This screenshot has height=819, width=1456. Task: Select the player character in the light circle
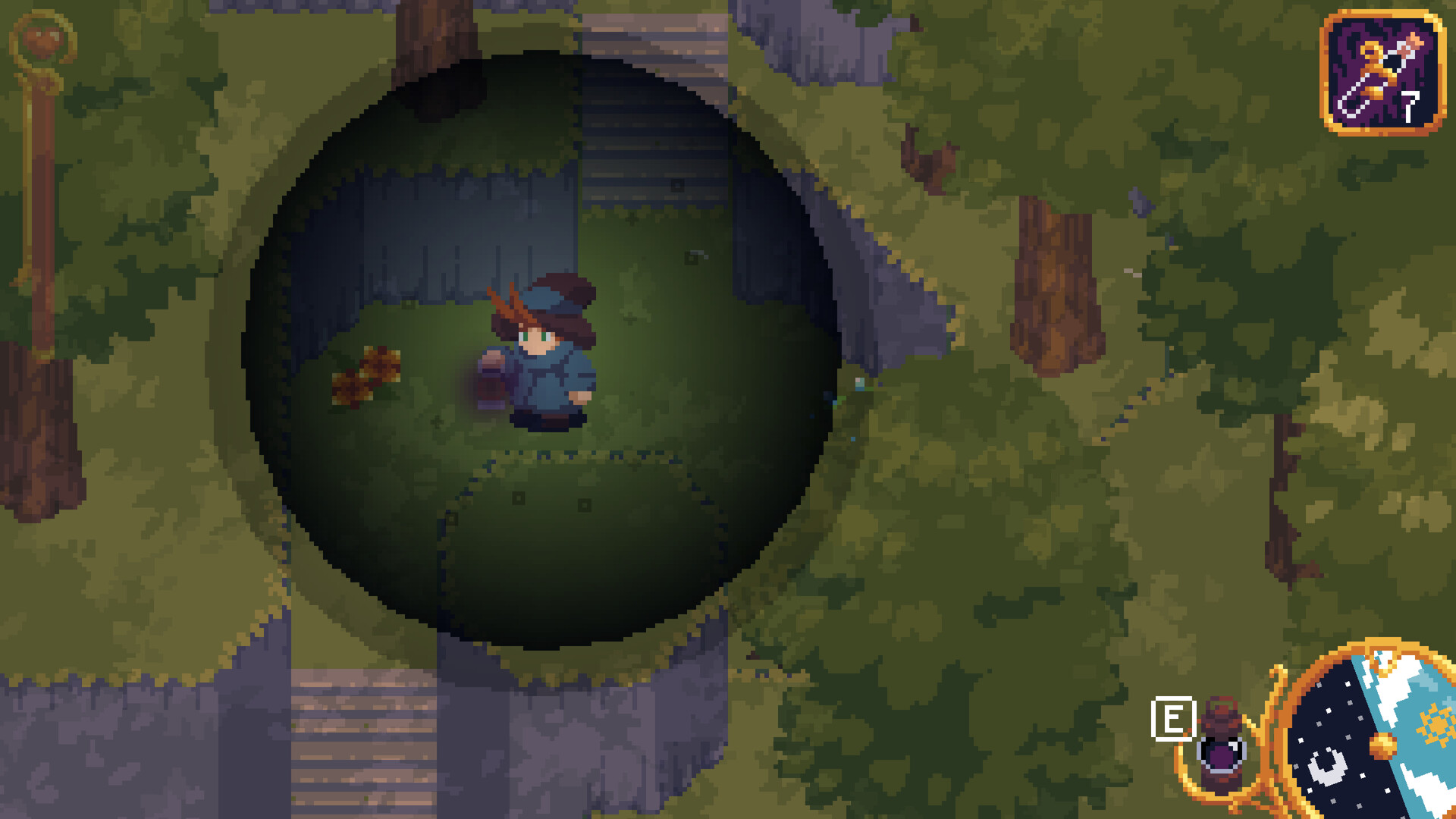pyautogui.click(x=542, y=356)
